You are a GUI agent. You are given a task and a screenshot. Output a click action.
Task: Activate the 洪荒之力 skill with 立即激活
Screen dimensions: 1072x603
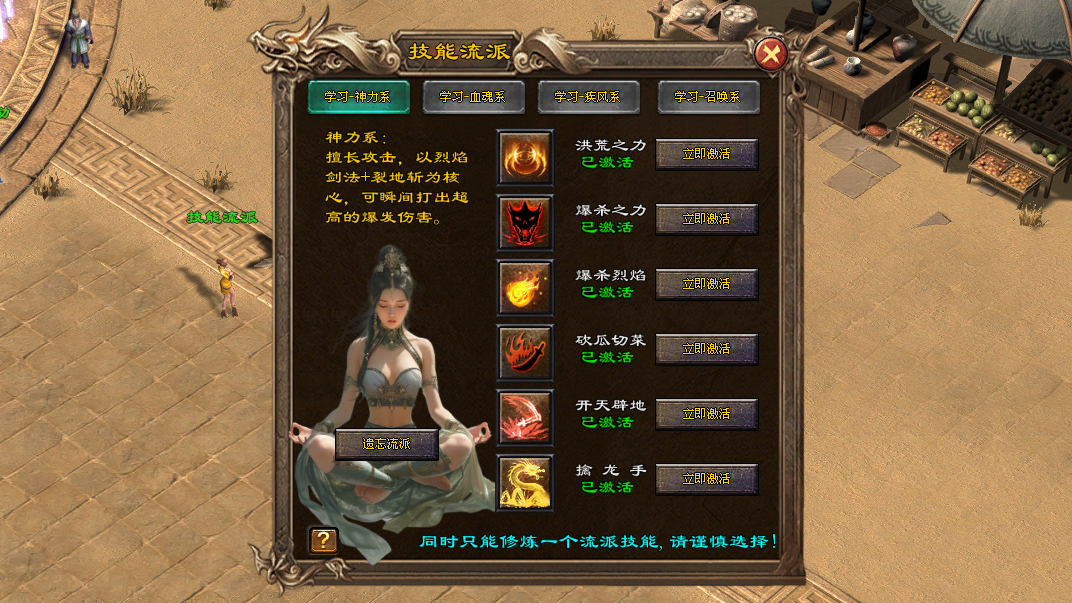706,154
